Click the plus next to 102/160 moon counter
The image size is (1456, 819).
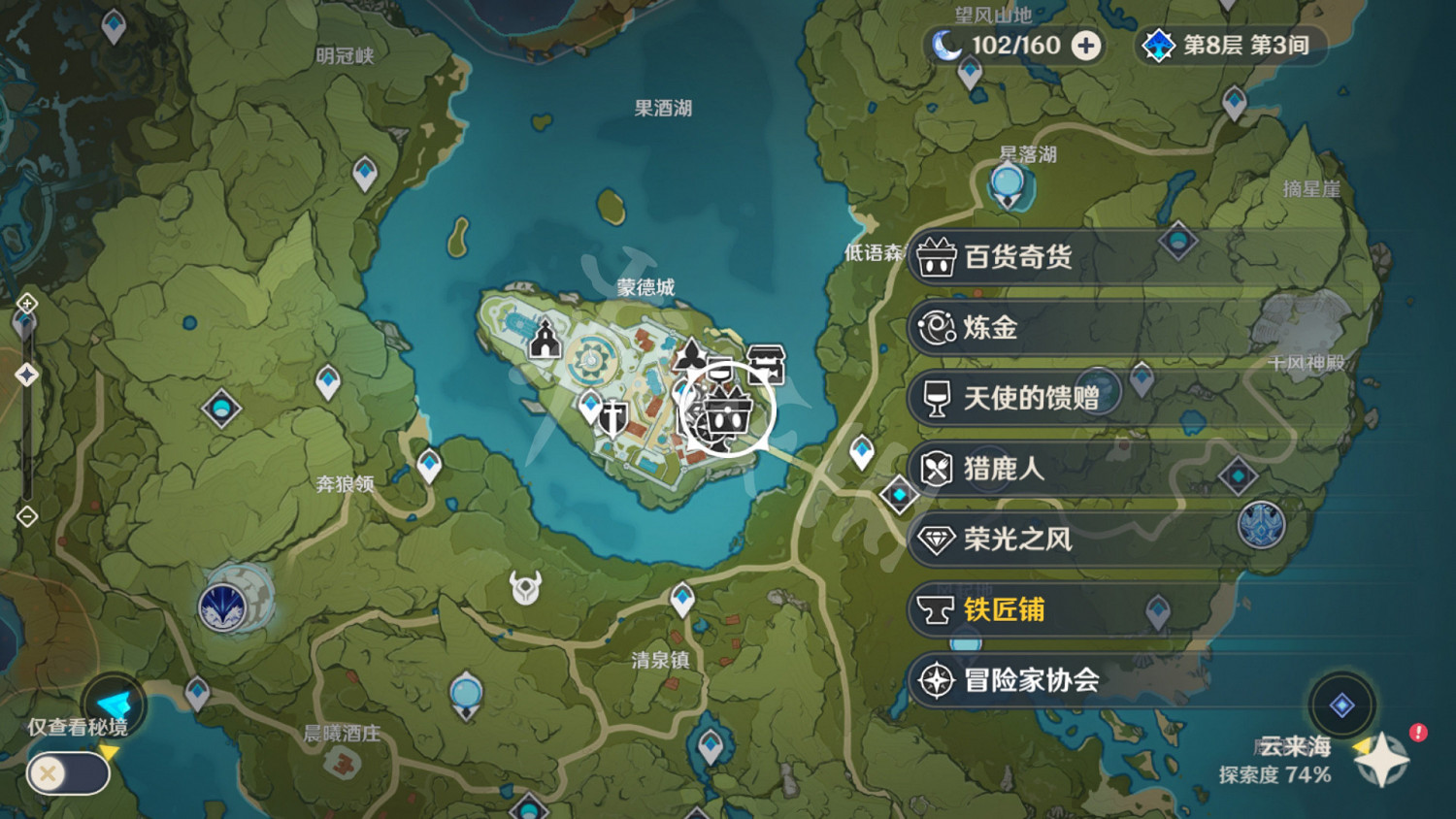(x=1084, y=44)
